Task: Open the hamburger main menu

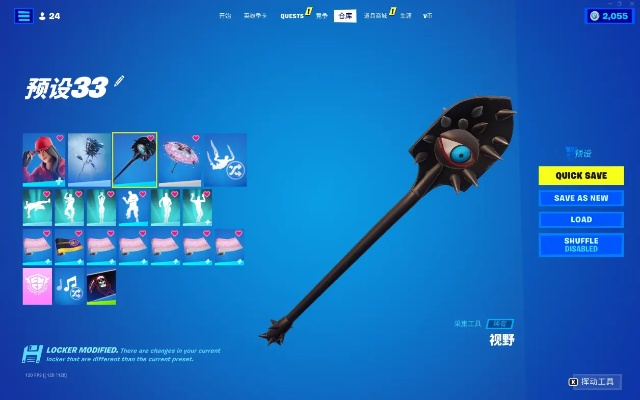Action: (23, 16)
